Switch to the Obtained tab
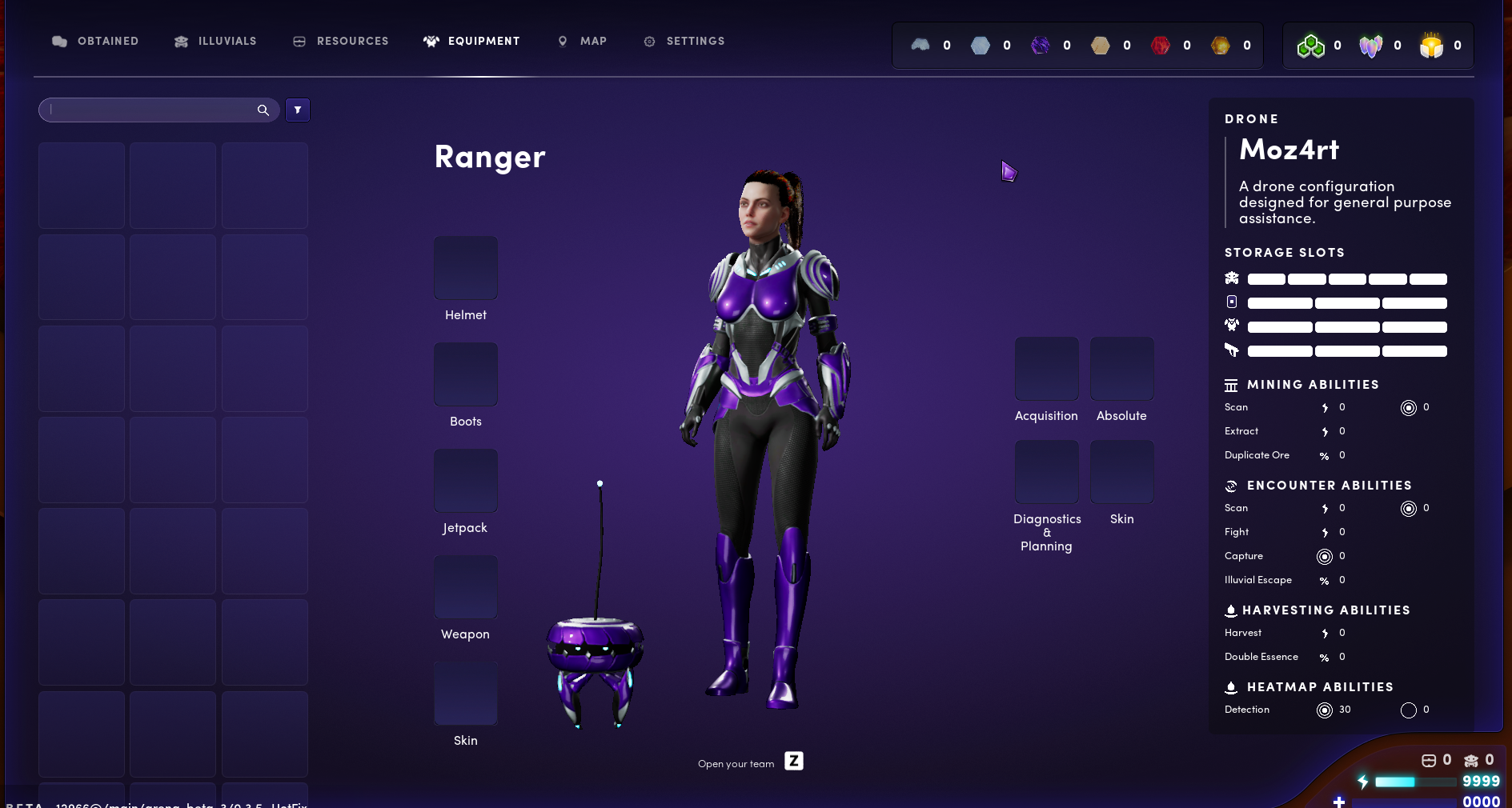Image resolution: width=1512 pixels, height=808 pixels. click(x=95, y=41)
